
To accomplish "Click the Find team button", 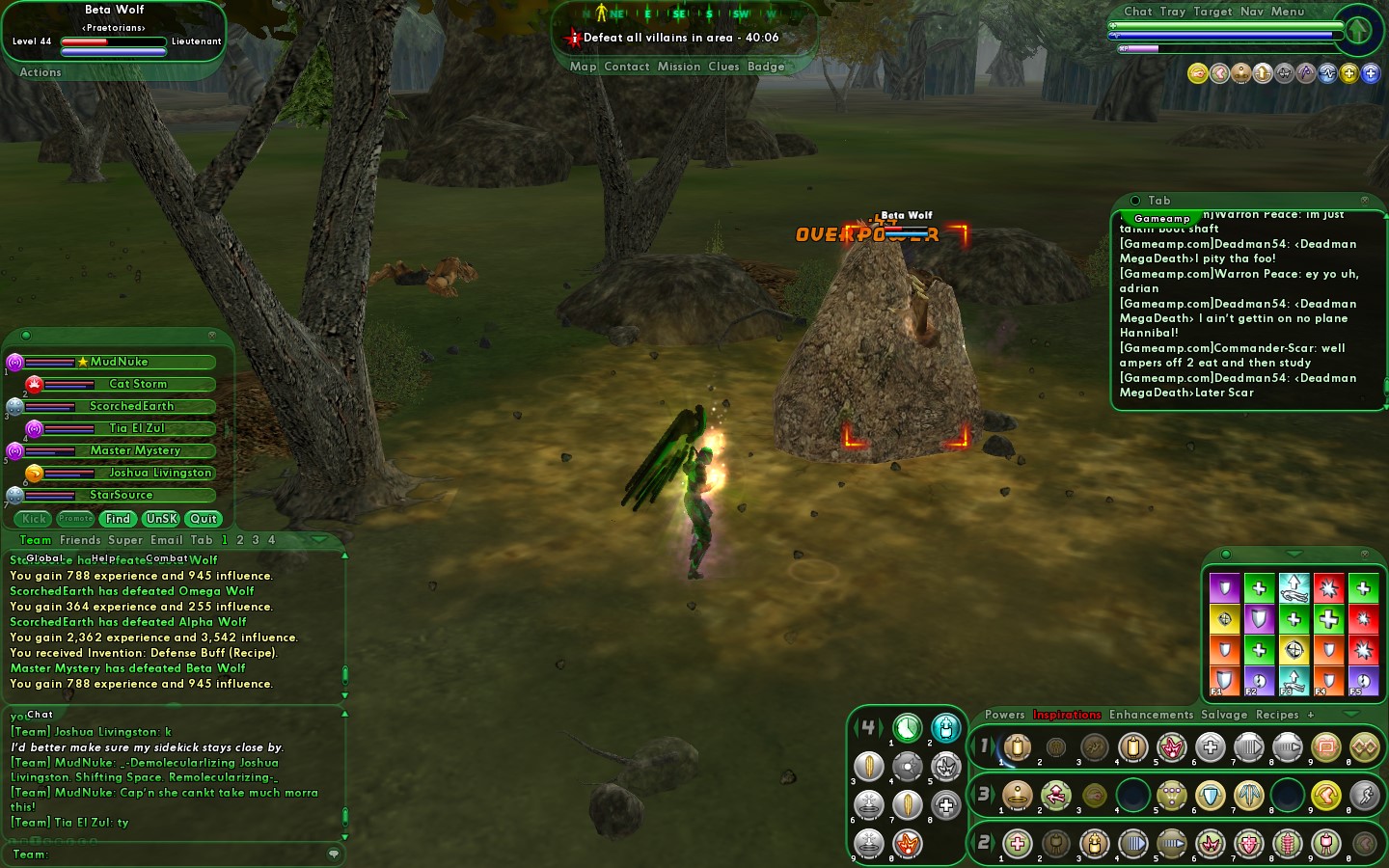I will coord(118,519).
